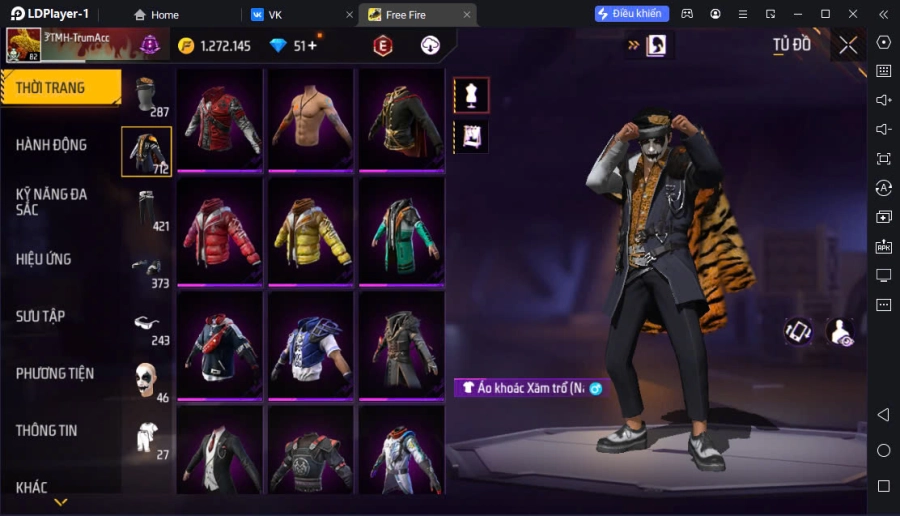Open the glasses subcategory showing 243
The width and height of the screenshot is (900, 516).
pos(147,323)
